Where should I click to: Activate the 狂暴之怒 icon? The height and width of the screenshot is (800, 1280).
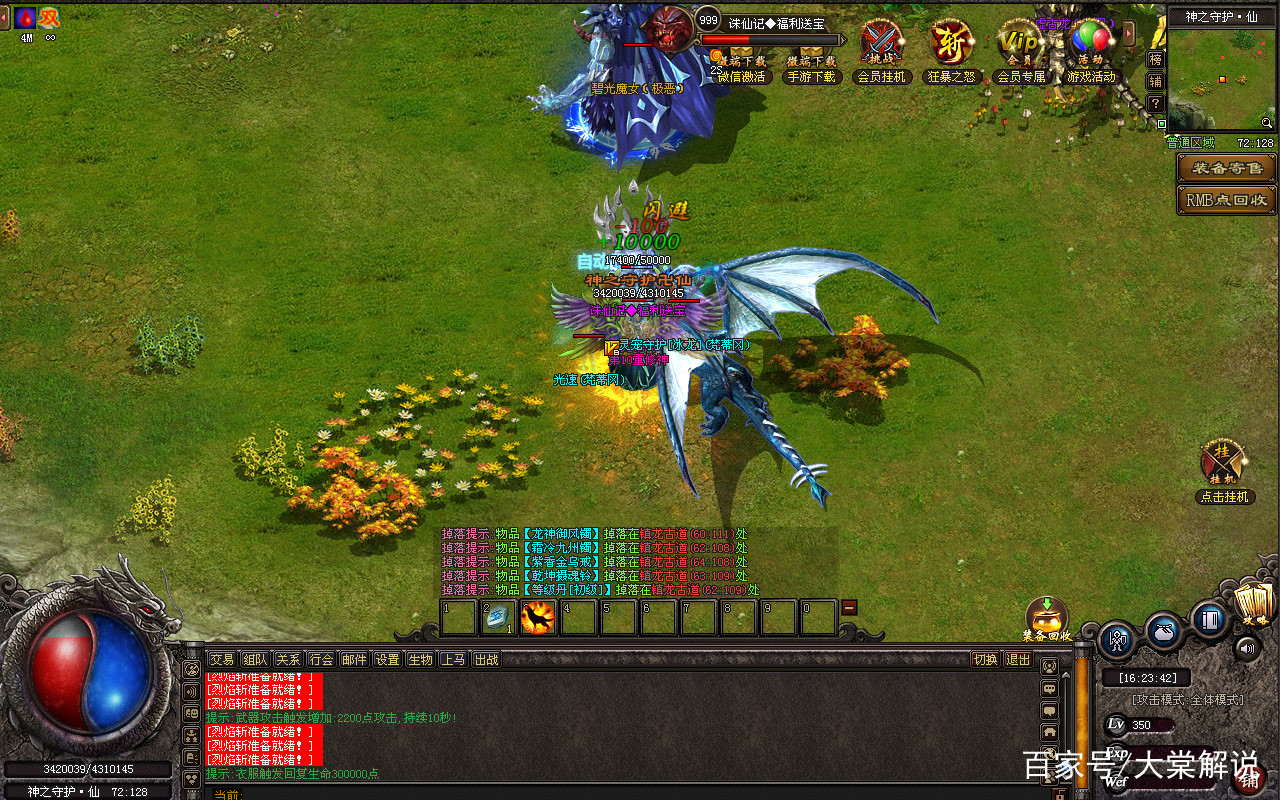coord(950,45)
